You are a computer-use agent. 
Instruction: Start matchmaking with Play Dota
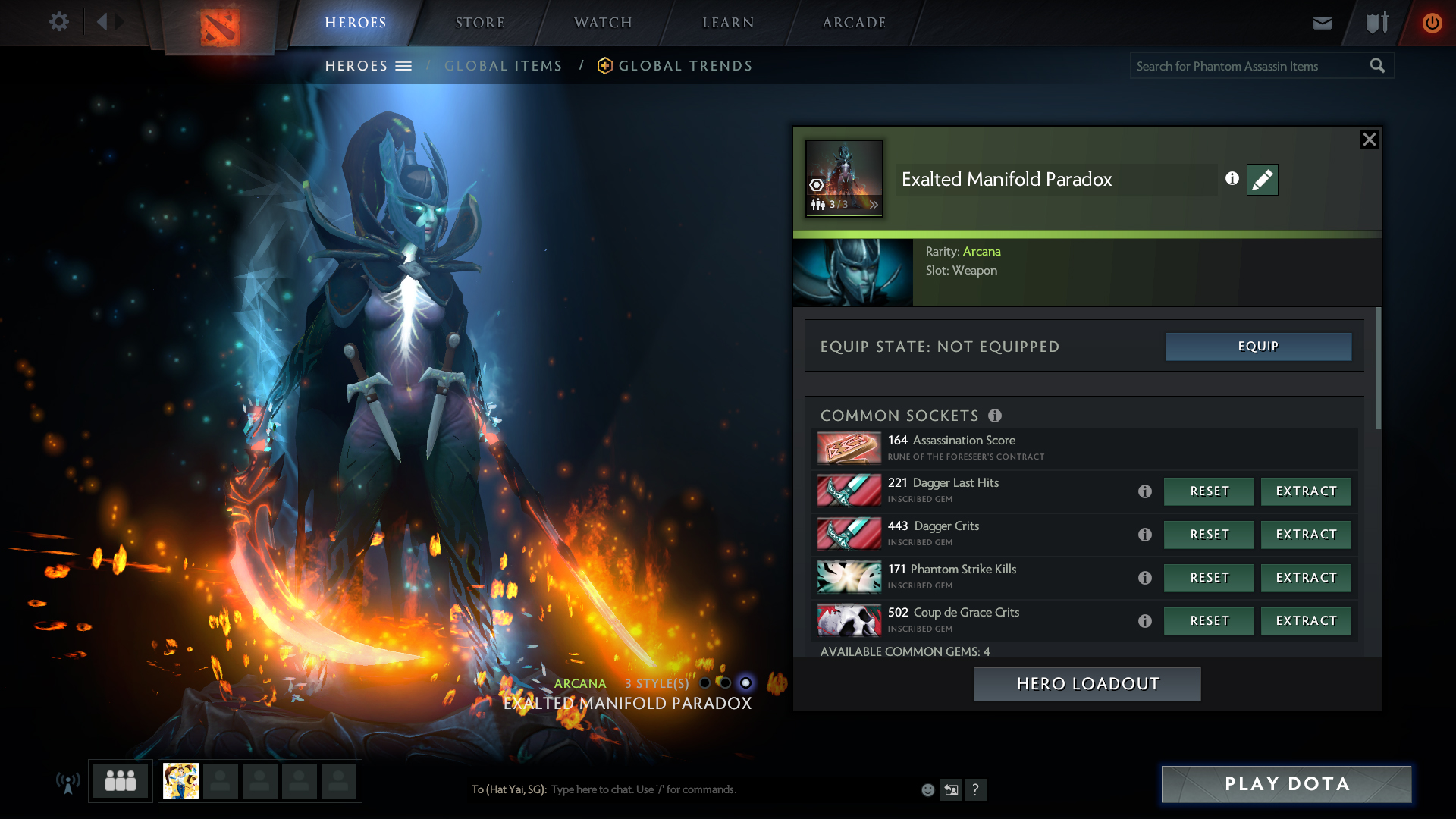click(x=1286, y=784)
